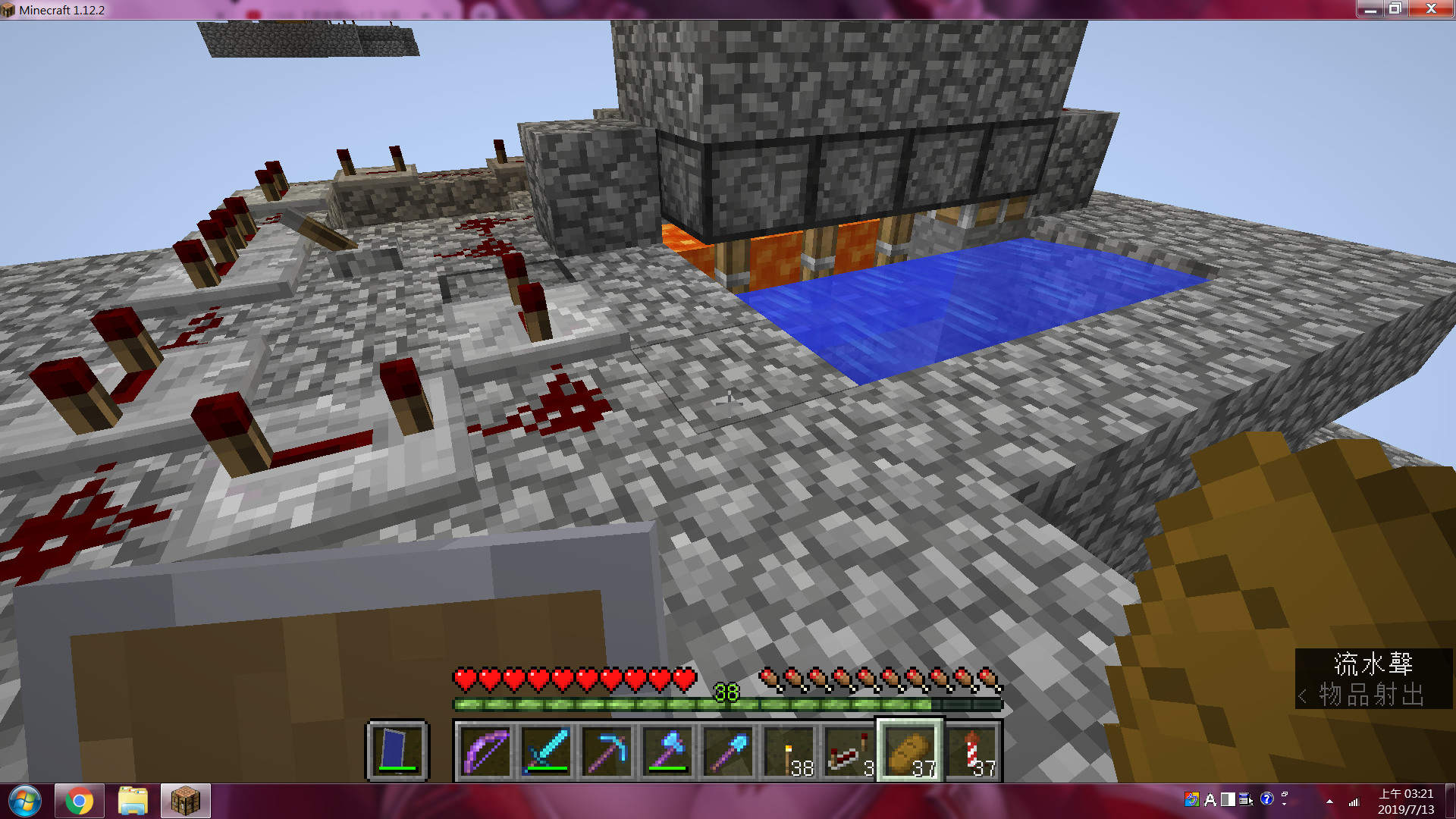Screen dimensions: 1456x819
Task: Select the diamond sword hotbar slot
Action: click(x=548, y=751)
